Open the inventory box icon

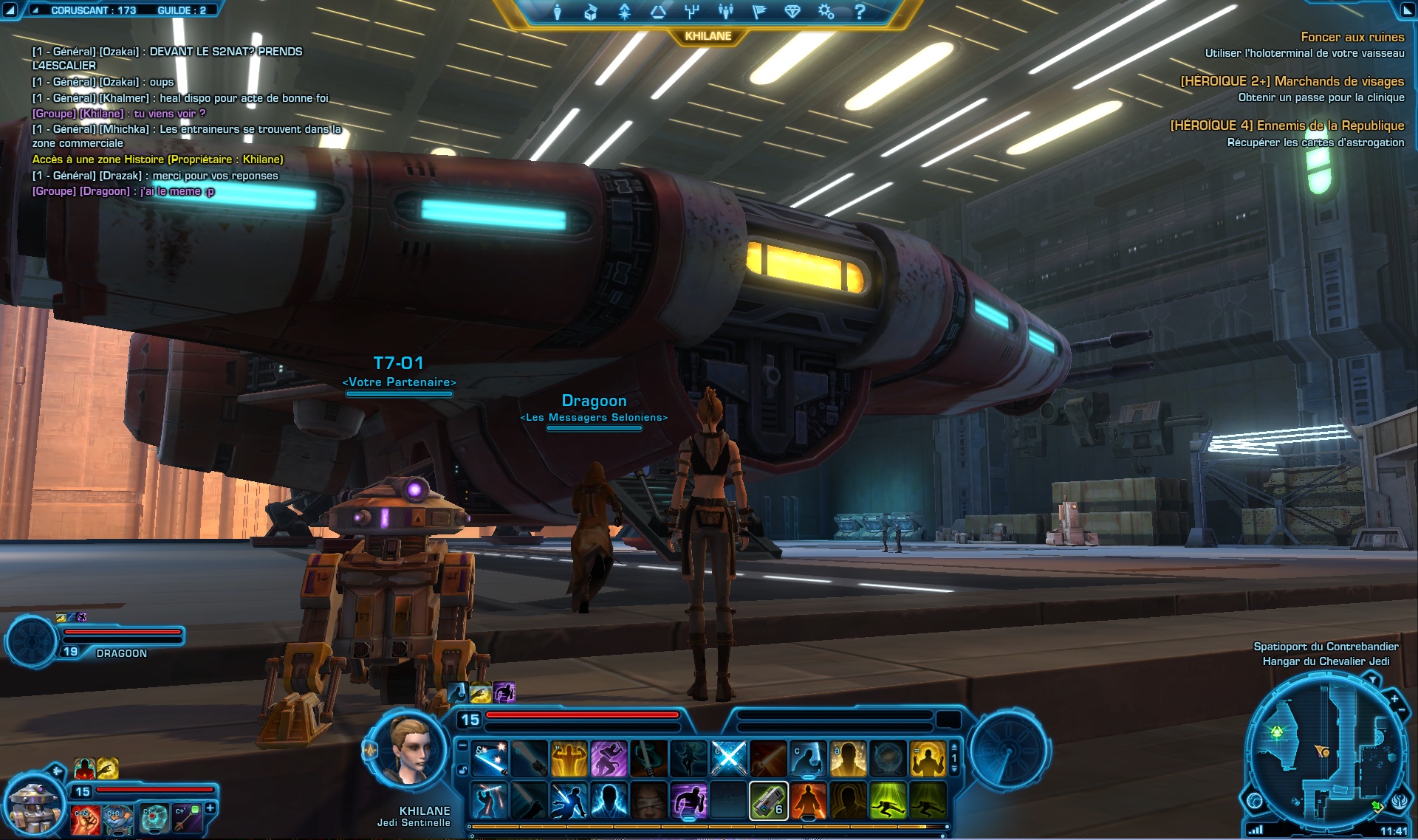(x=591, y=12)
